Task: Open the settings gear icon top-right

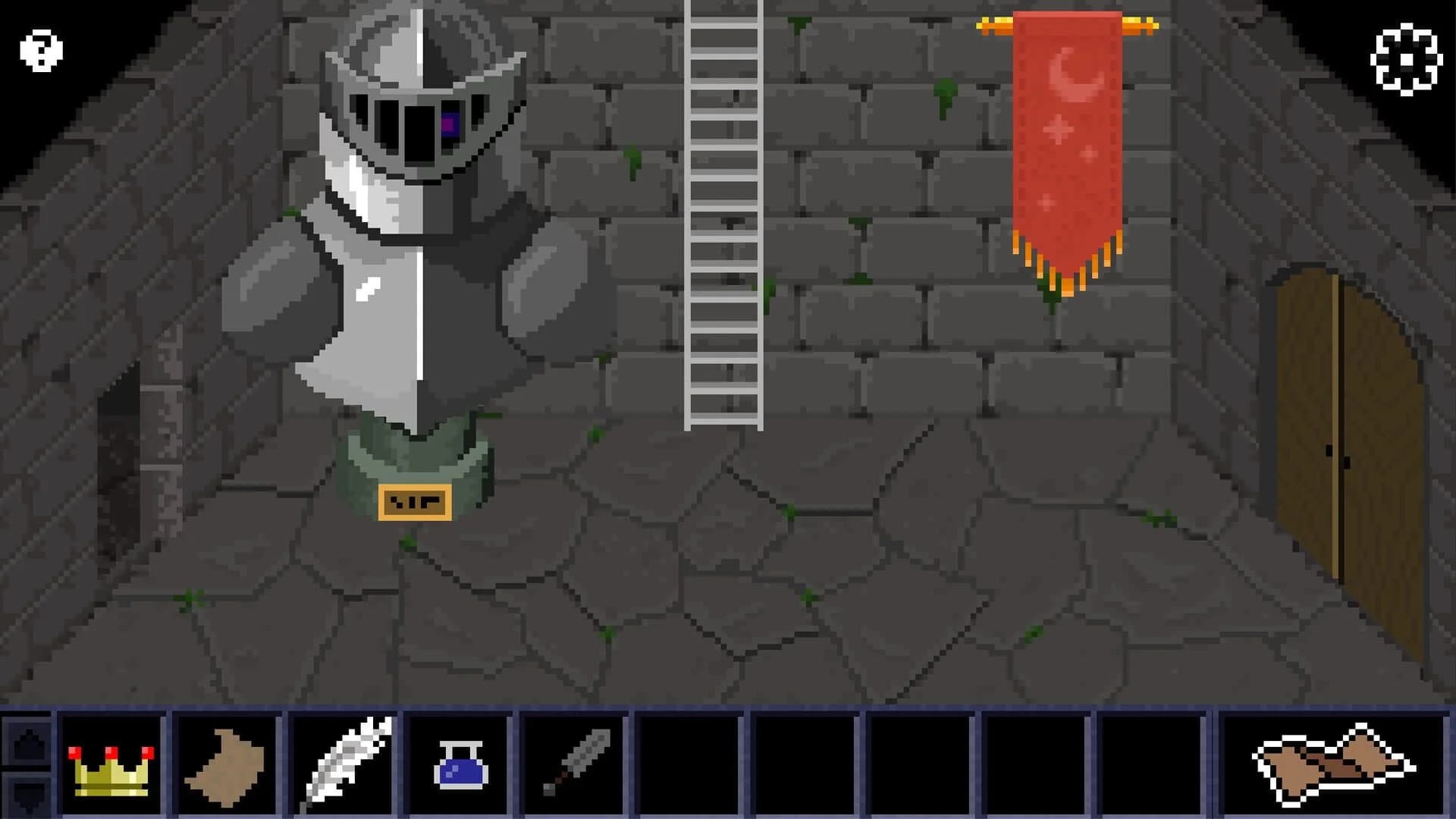Action: pos(1407,57)
